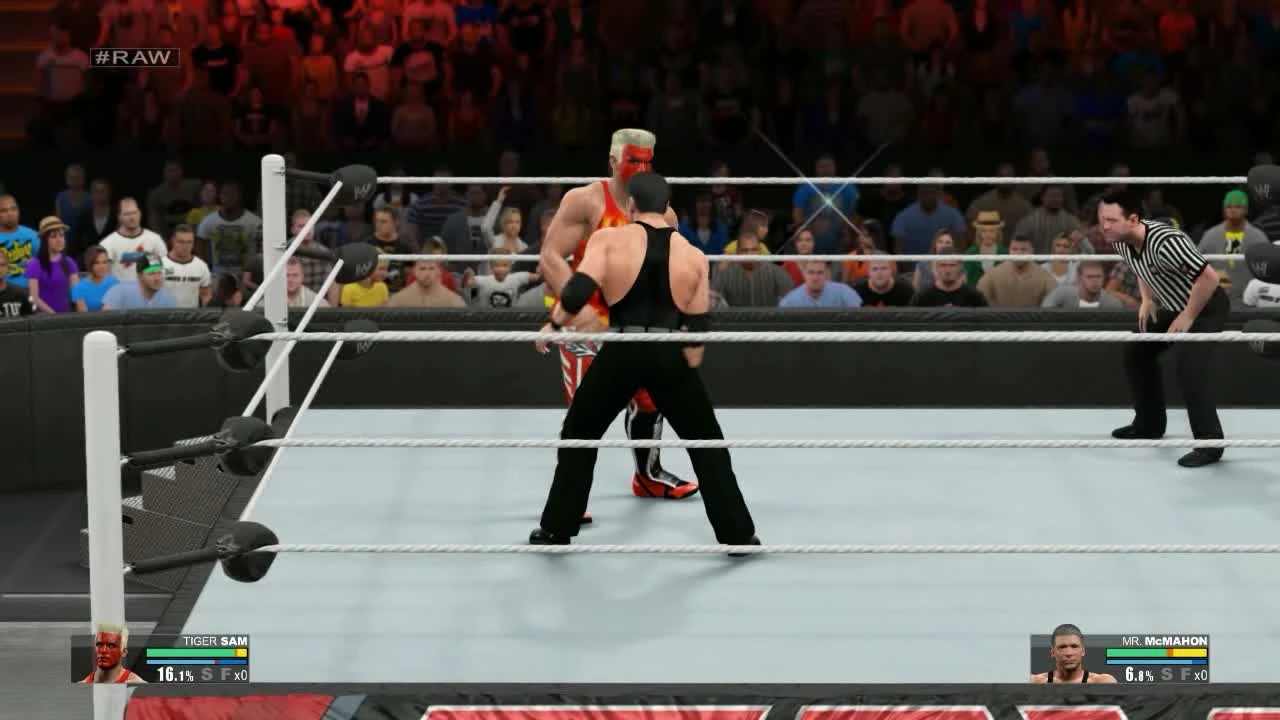Click the yellow signature segment on Tiger Sam's bar
The width and height of the screenshot is (1280, 720).
240,652
